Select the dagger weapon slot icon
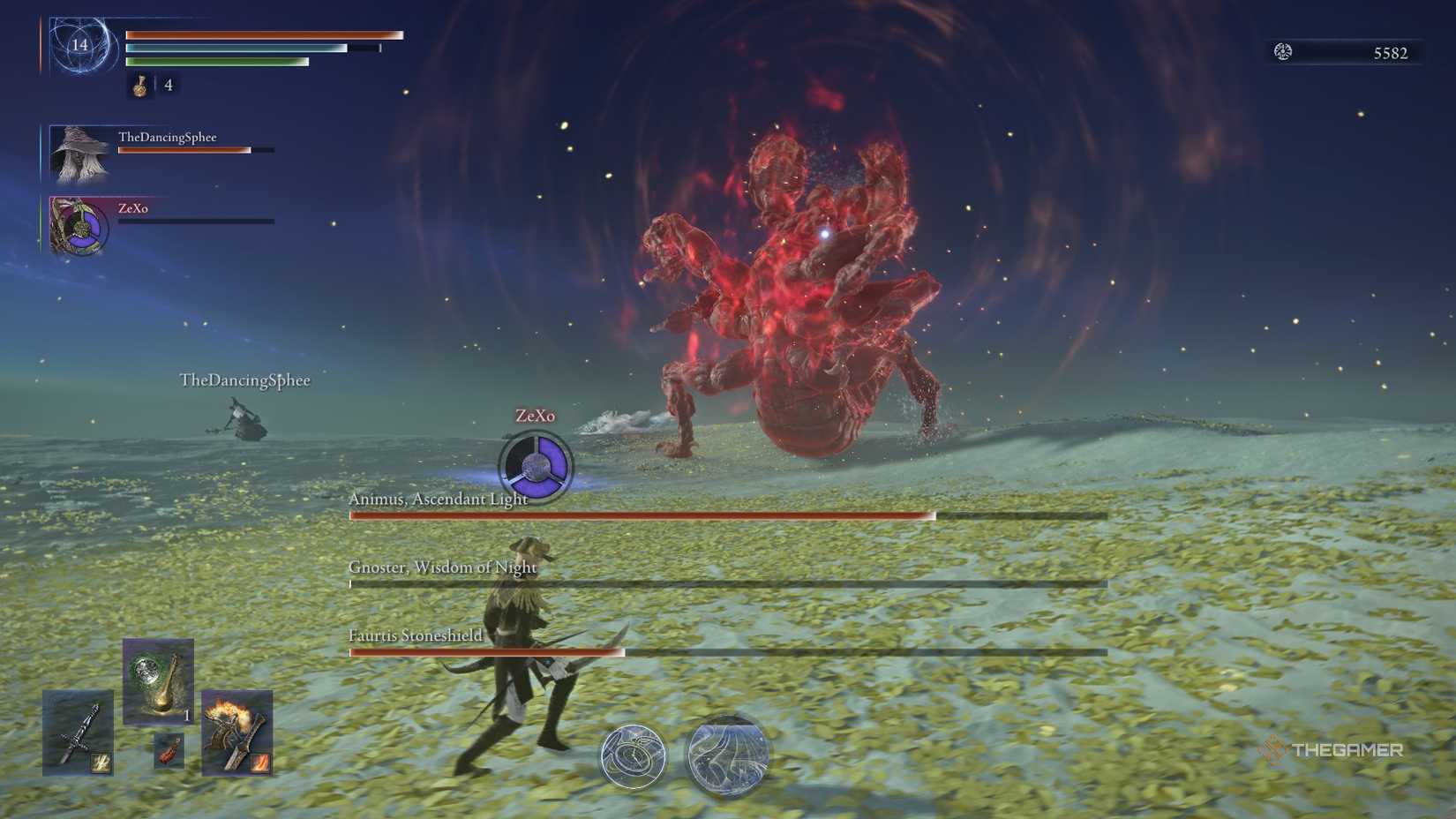Image resolution: width=1456 pixels, height=819 pixels. tap(78, 733)
